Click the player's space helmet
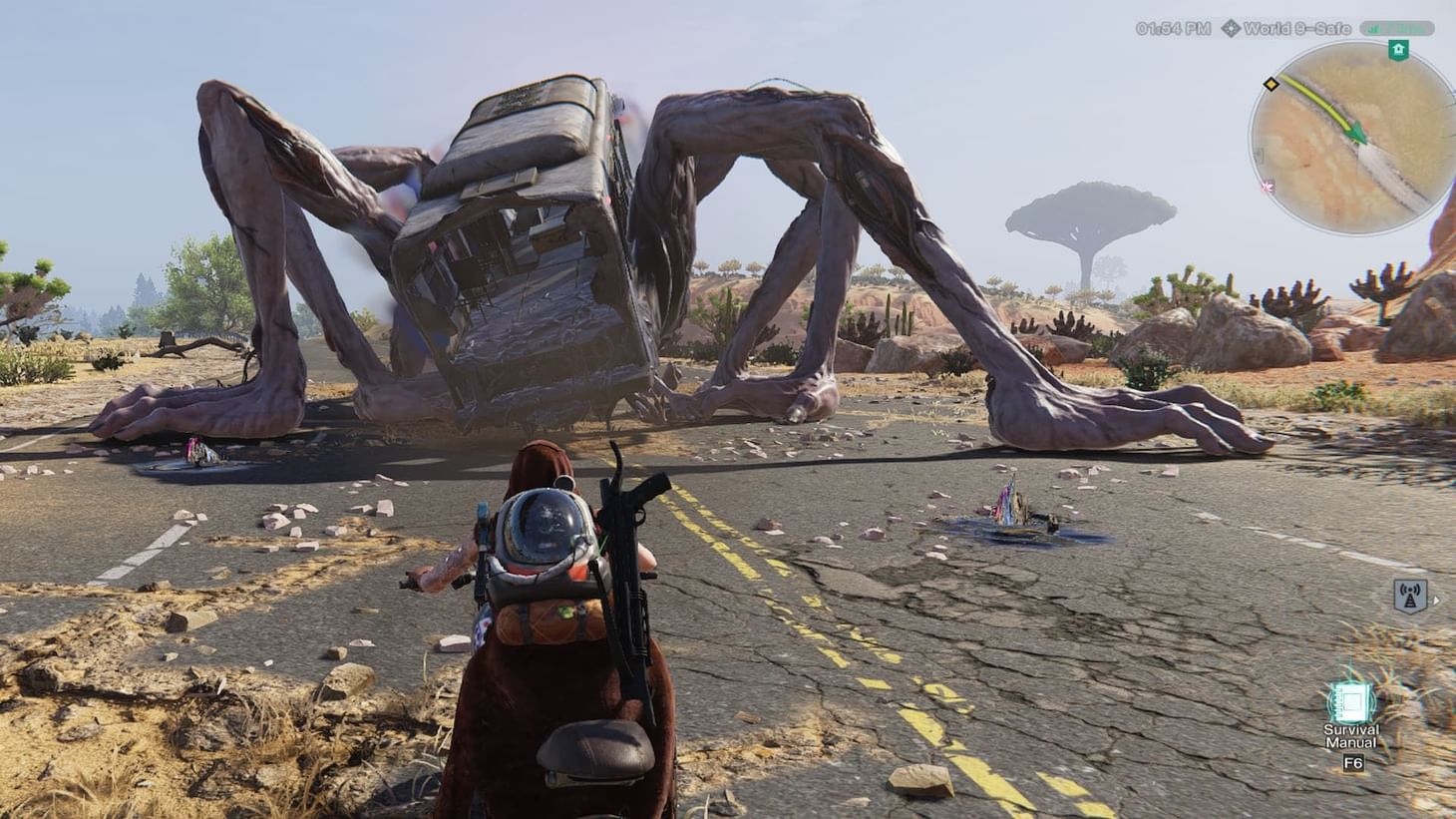This screenshot has height=819, width=1456. coord(544,526)
